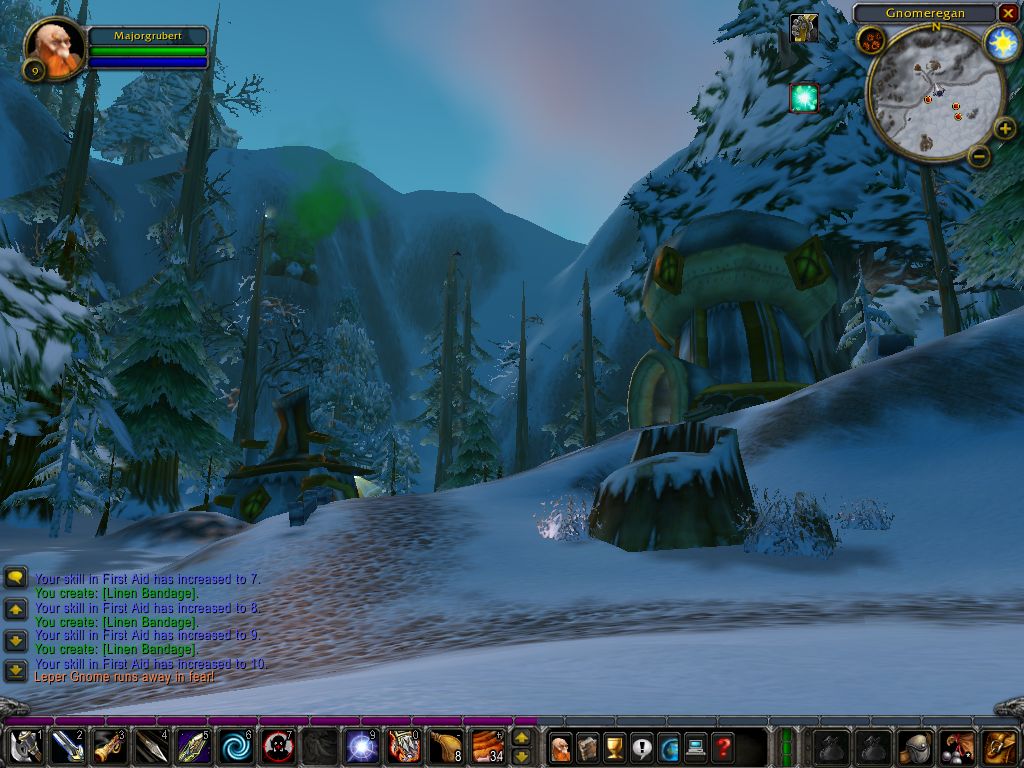Image resolution: width=1024 pixels, height=768 pixels.
Task: Activate the blue swirl spell in slot 6
Action: (236, 747)
